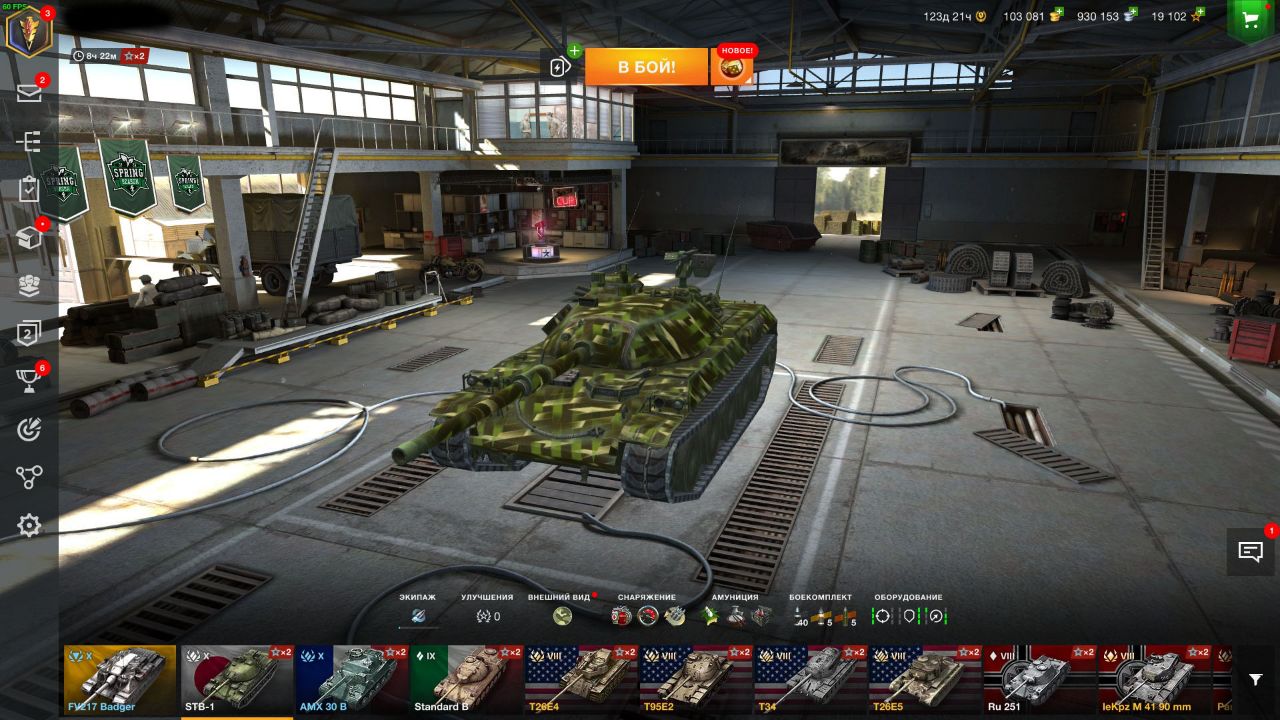Select the Ru 251 tank
The width and height of the screenshot is (1280, 720).
1039,679
